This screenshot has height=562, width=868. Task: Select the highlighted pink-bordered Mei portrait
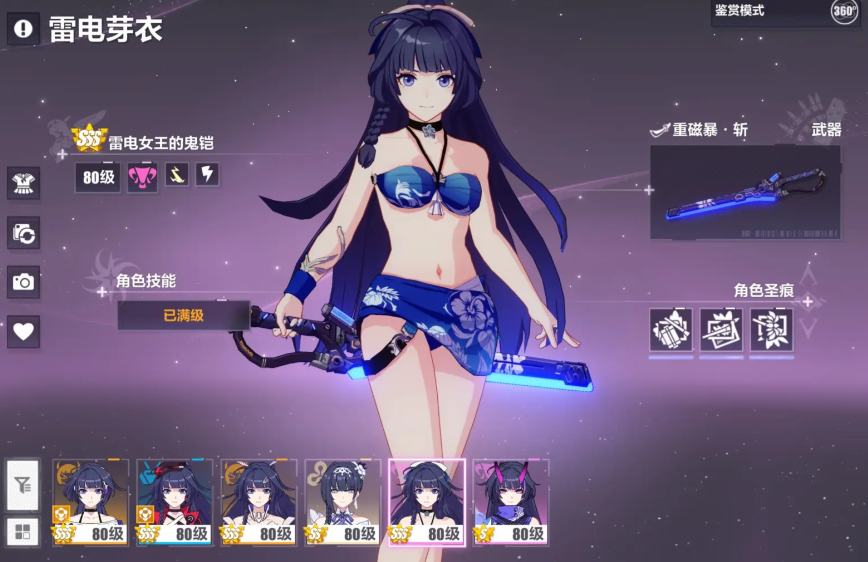427,502
